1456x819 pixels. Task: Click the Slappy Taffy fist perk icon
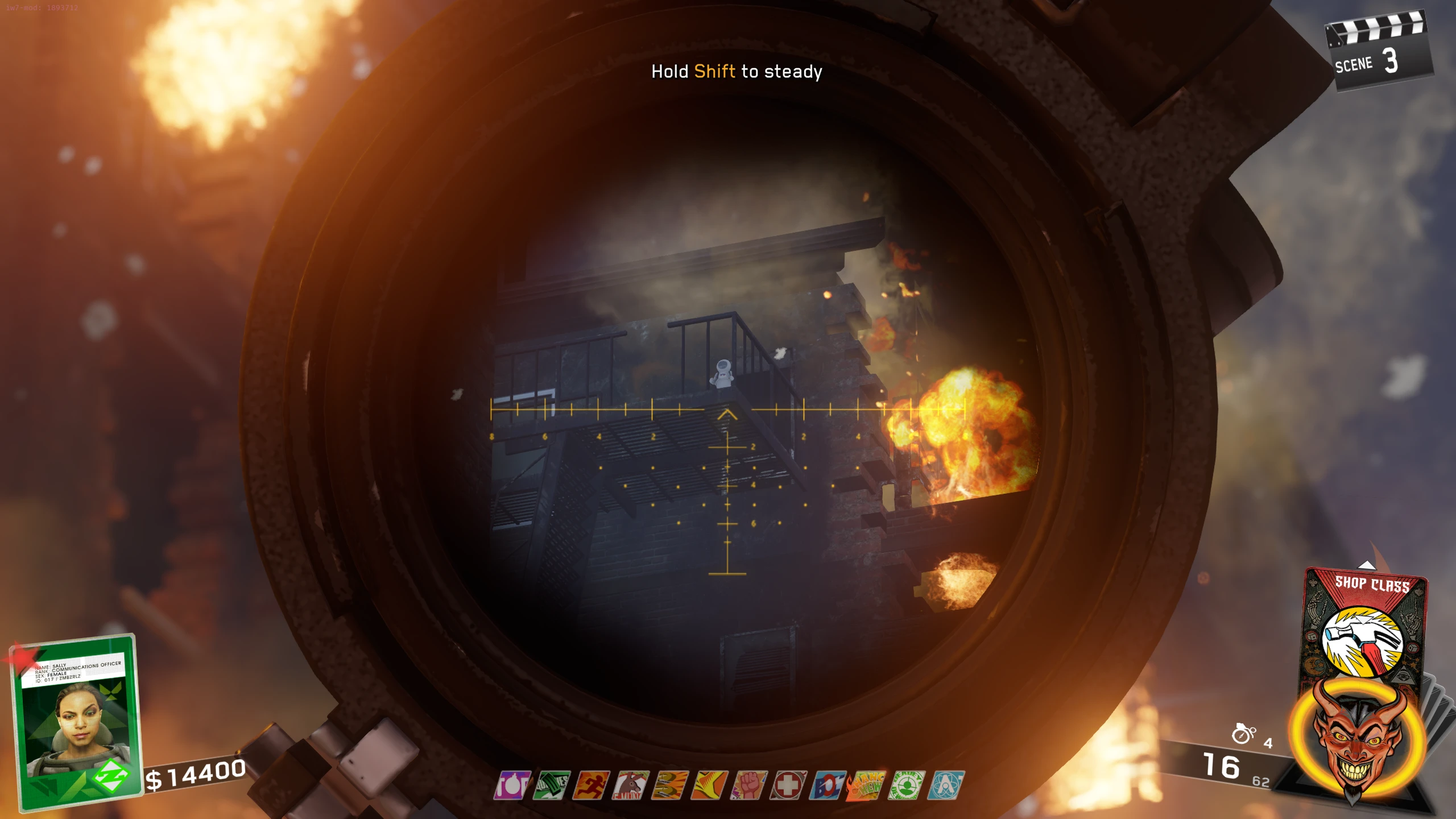click(749, 785)
